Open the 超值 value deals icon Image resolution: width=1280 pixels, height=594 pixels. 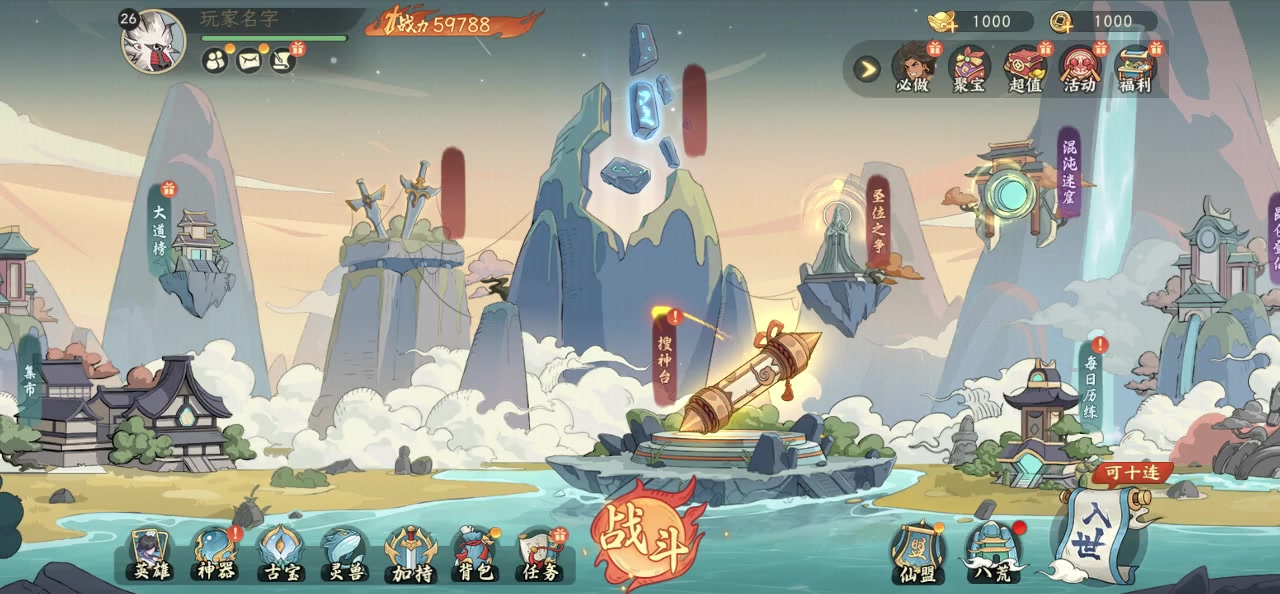point(1024,68)
